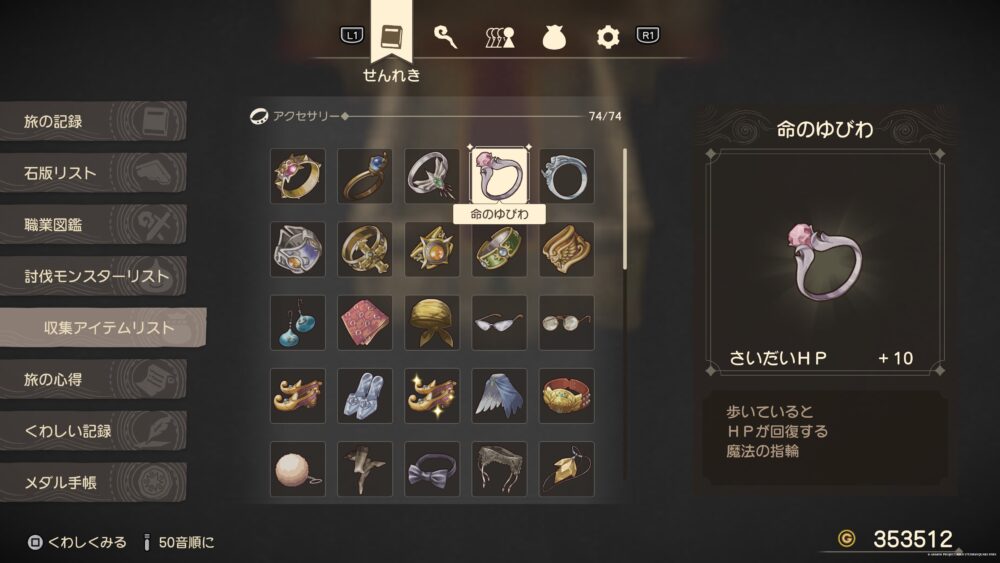Open the gear settings tab
Viewport: 1000px width, 563px height.
[x=608, y=37]
